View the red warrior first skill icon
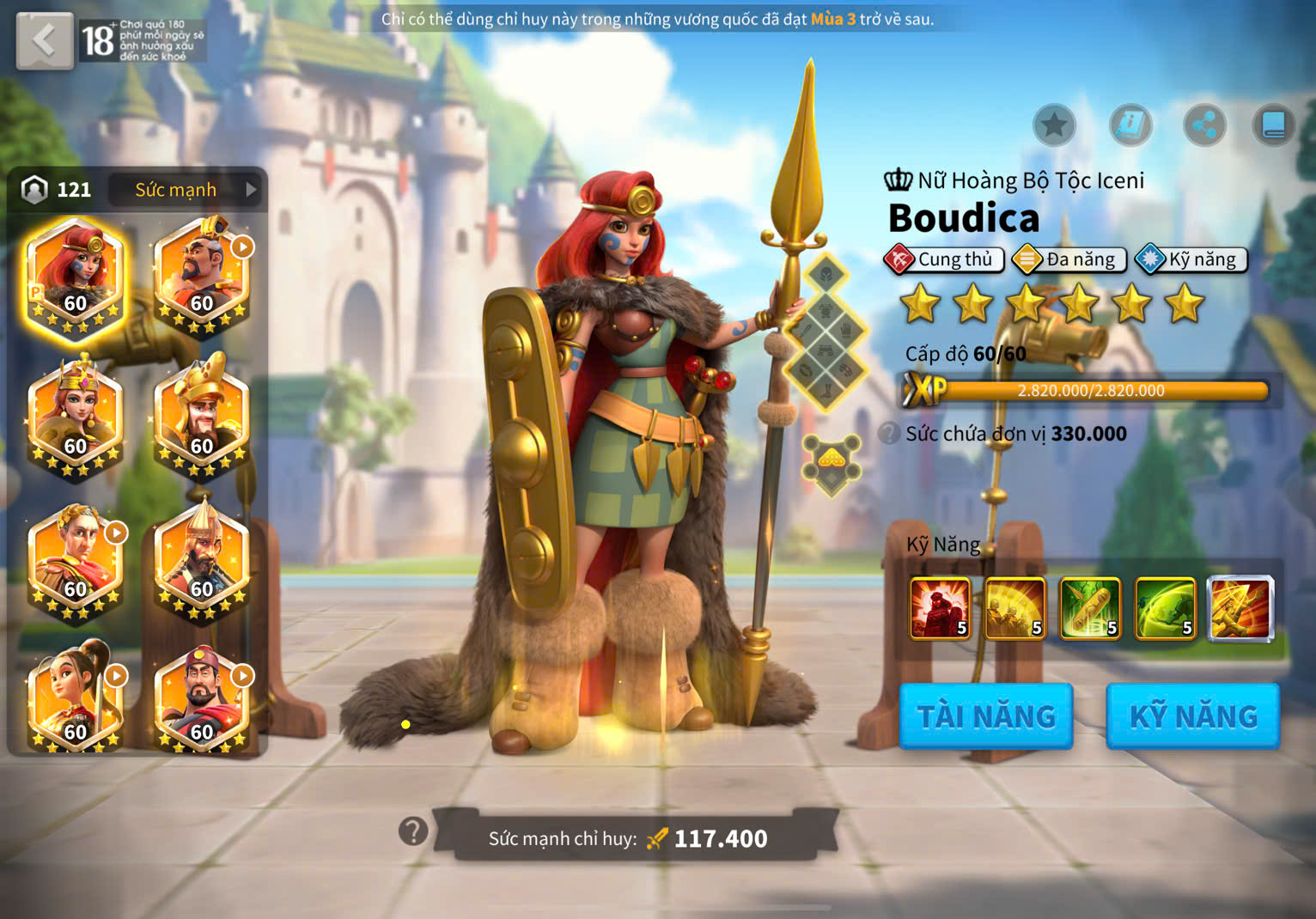The width and height of the screenshot is (1316, 919). [940, 609]
